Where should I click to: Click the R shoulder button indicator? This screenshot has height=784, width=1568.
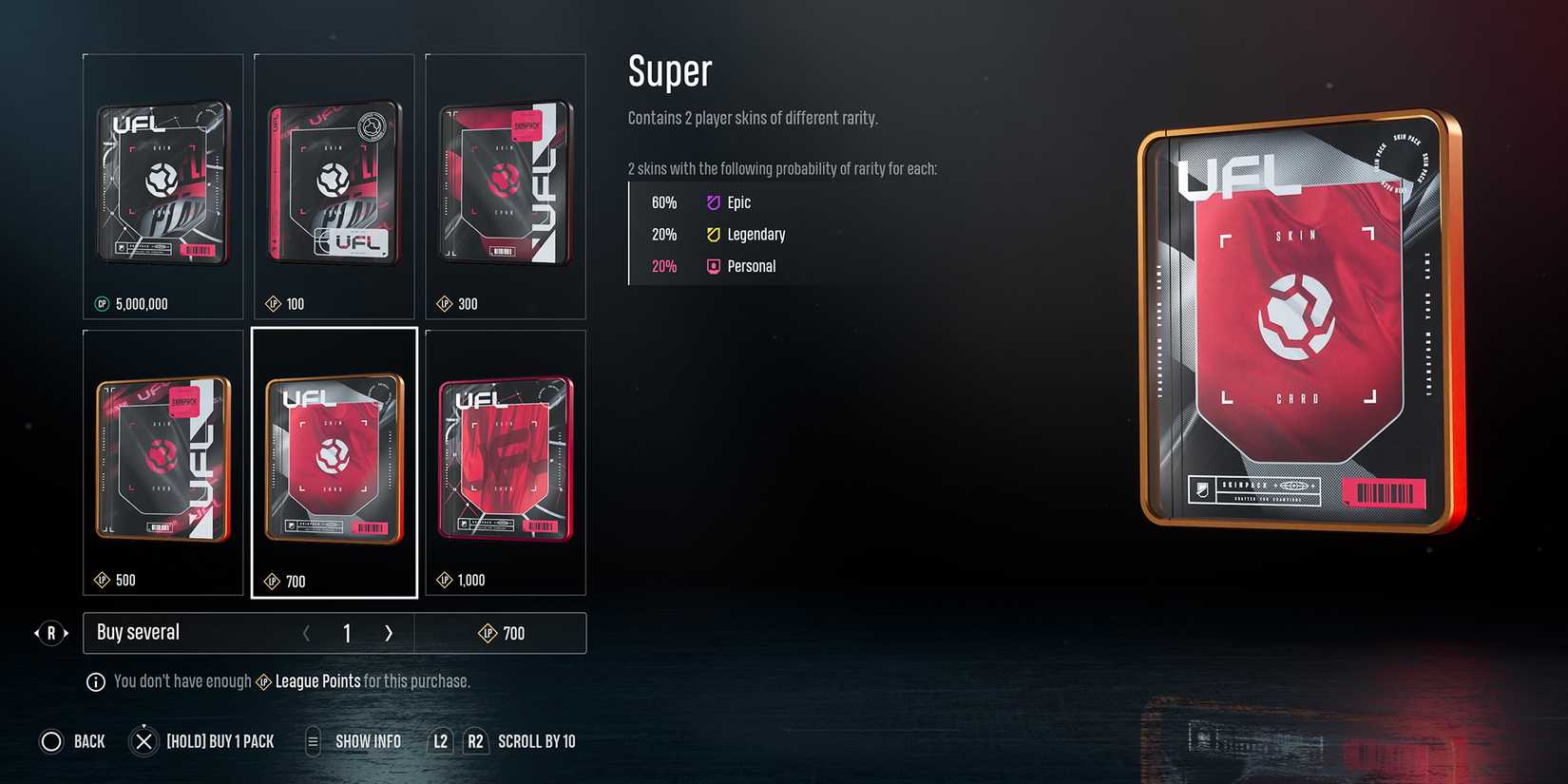(49, 633)
